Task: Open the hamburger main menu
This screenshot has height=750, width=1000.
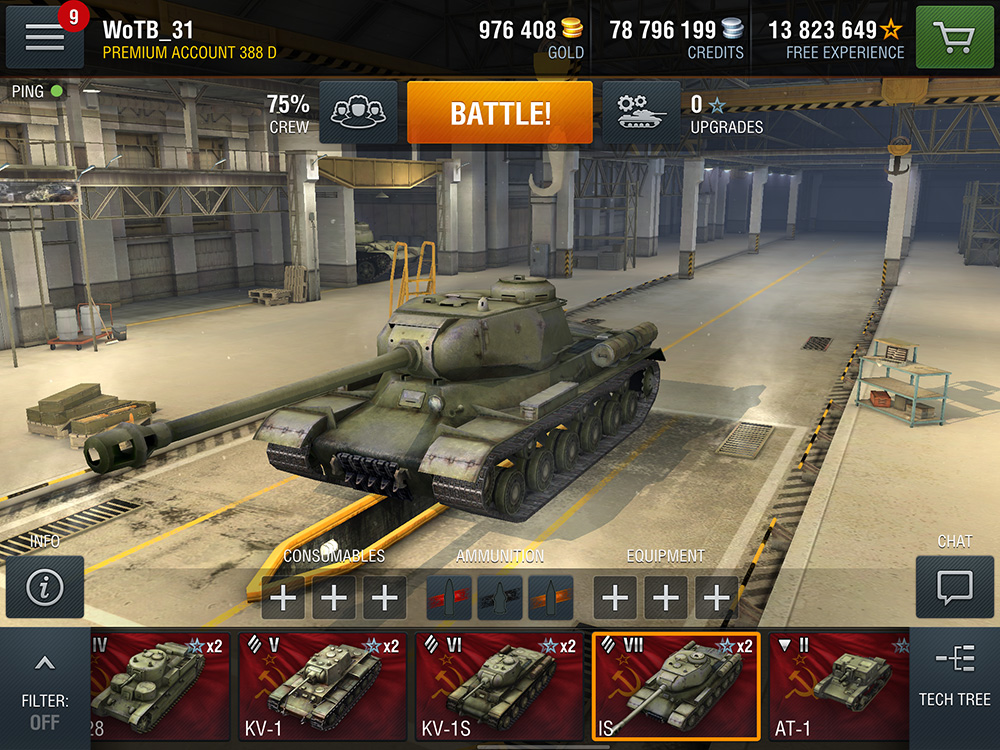Action: coord(44,37)
